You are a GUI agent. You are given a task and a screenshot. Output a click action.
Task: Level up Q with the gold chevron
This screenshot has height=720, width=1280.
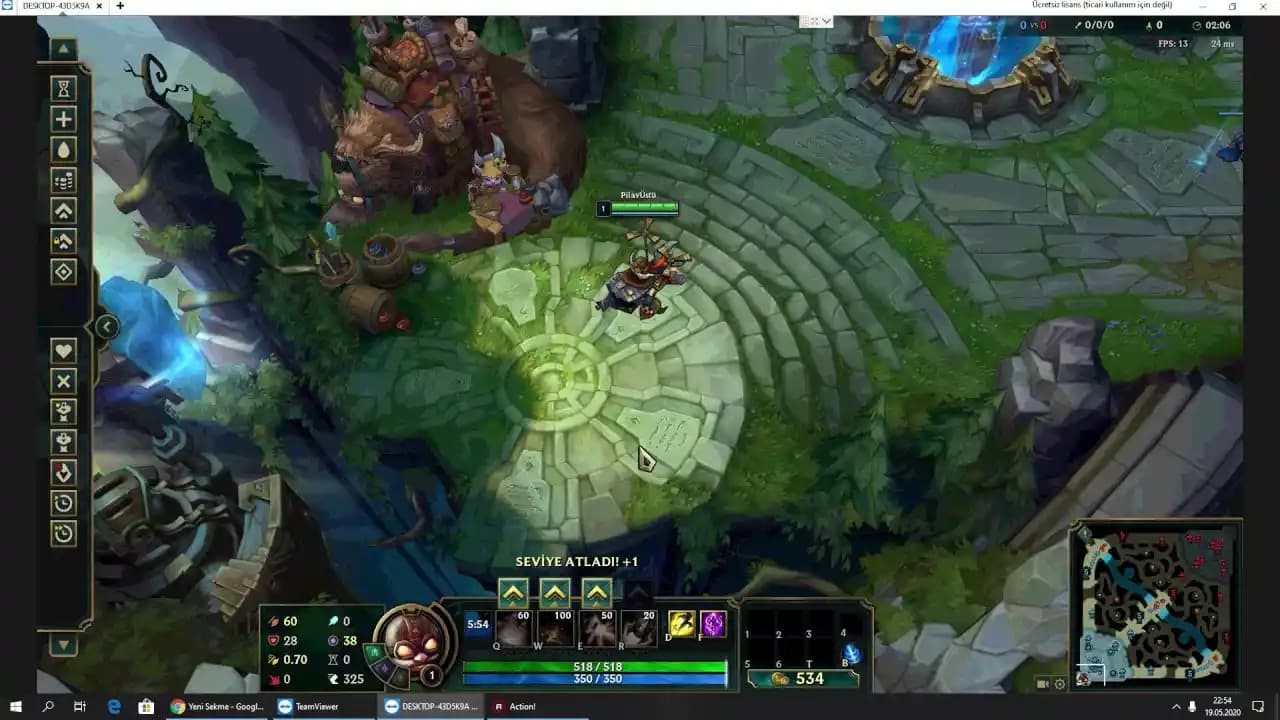(513, 590)
